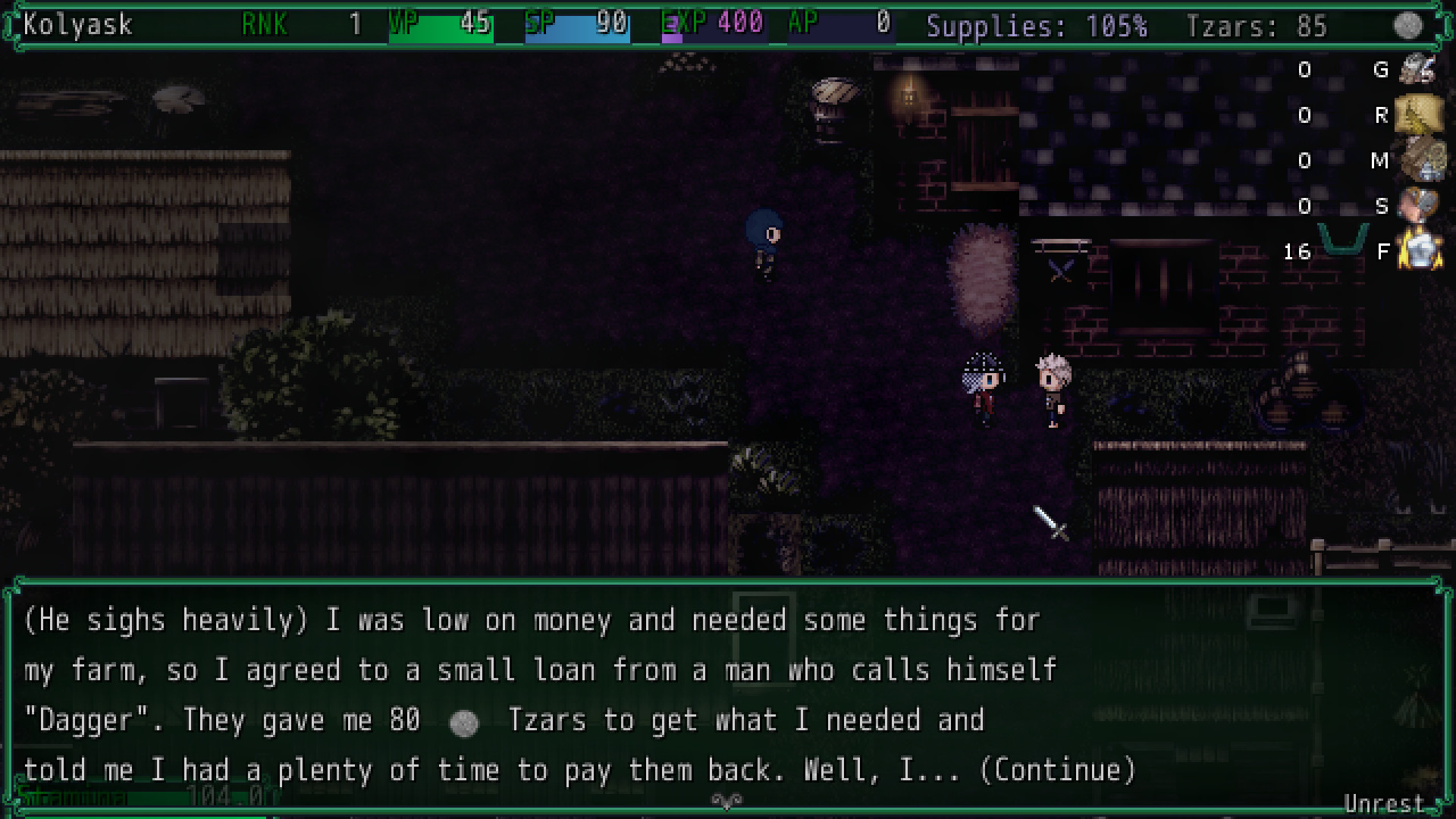Click the Kolyask name in the status bar
This screenshot has height=819, width=1456.
[x=76, y=25]
